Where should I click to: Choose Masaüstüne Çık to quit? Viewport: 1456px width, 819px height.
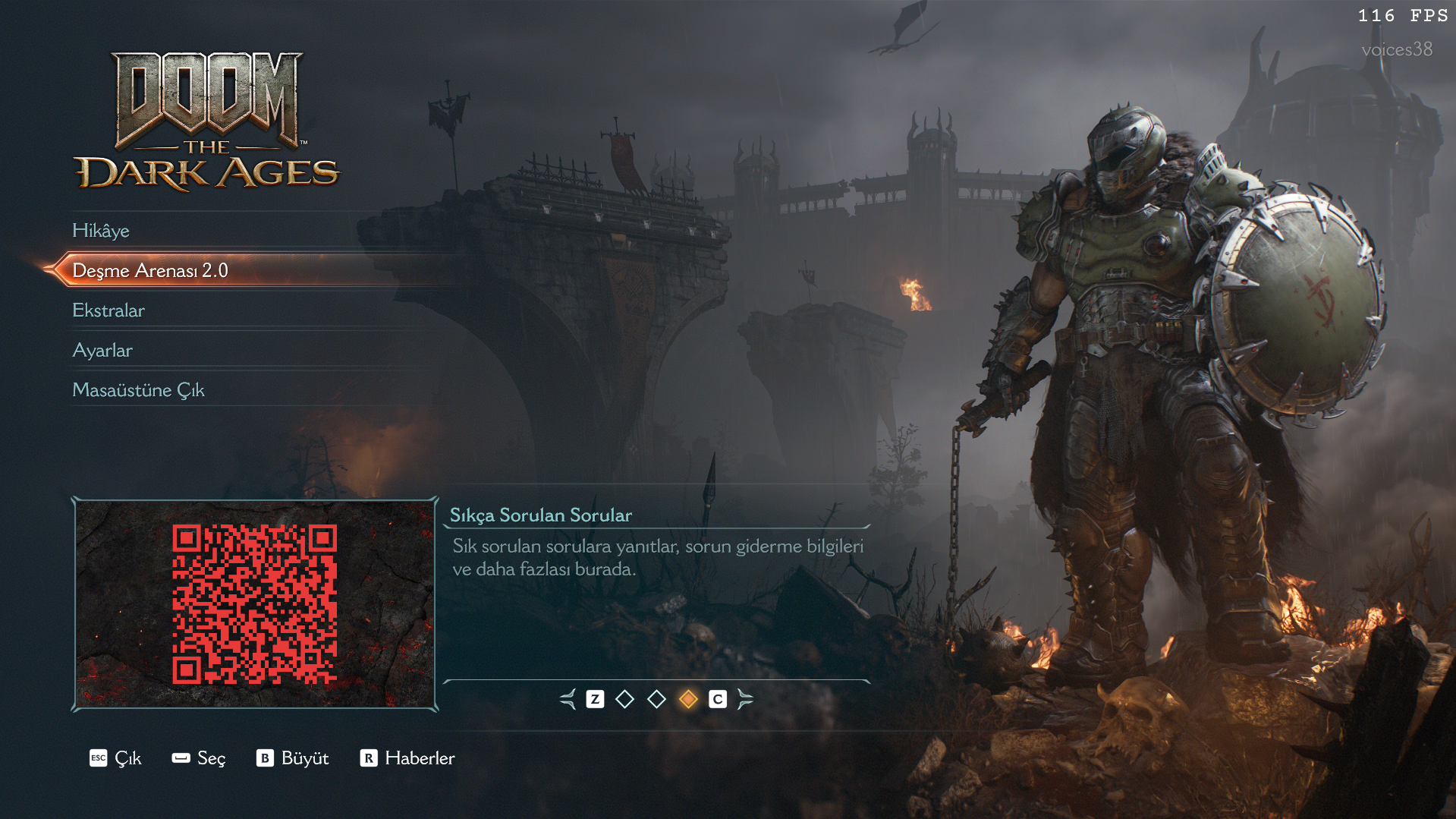(138, 390)
